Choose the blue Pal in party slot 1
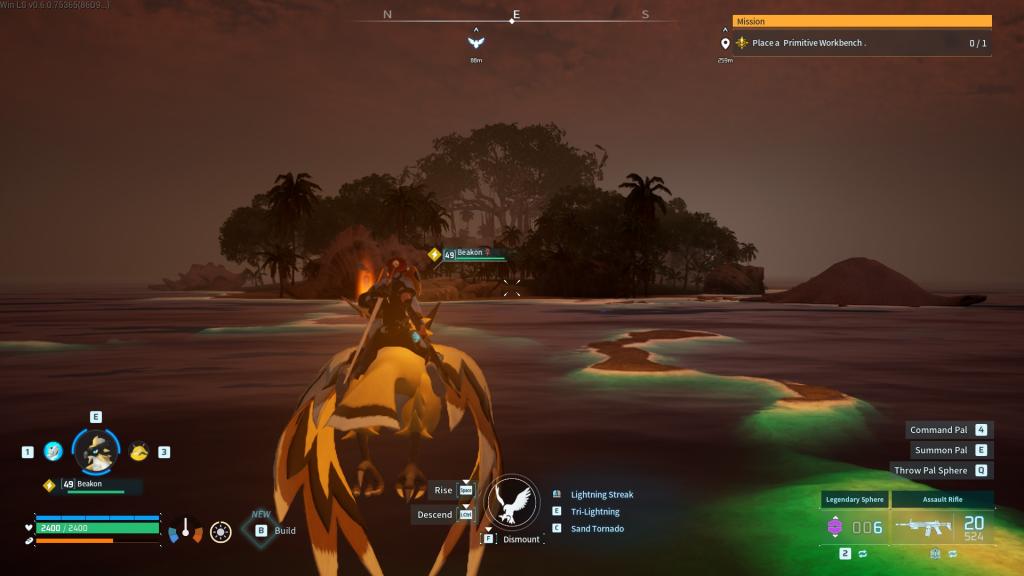This screenshot has height=576, width=1024. 54,452
